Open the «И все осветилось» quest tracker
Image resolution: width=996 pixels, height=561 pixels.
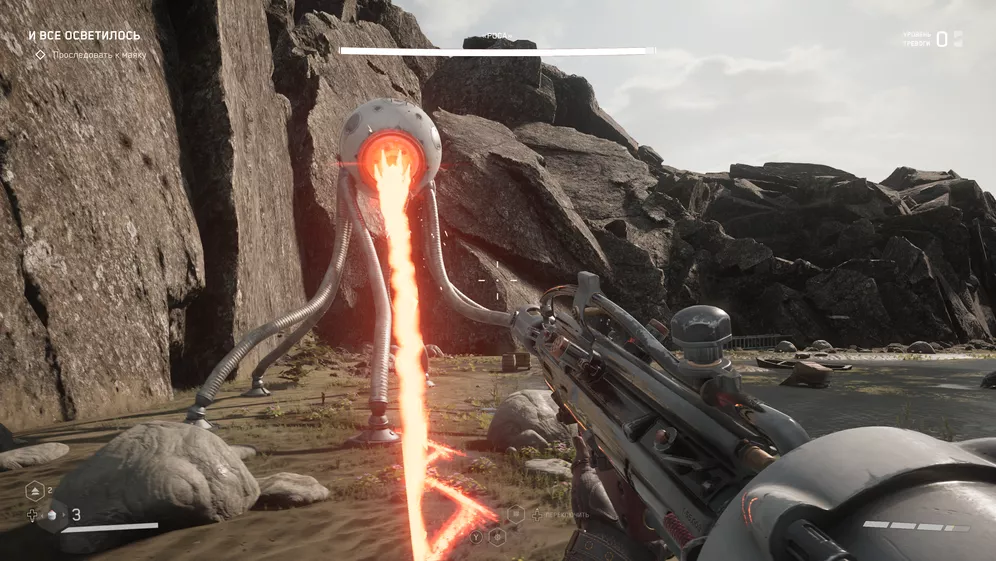click(84, 36)
